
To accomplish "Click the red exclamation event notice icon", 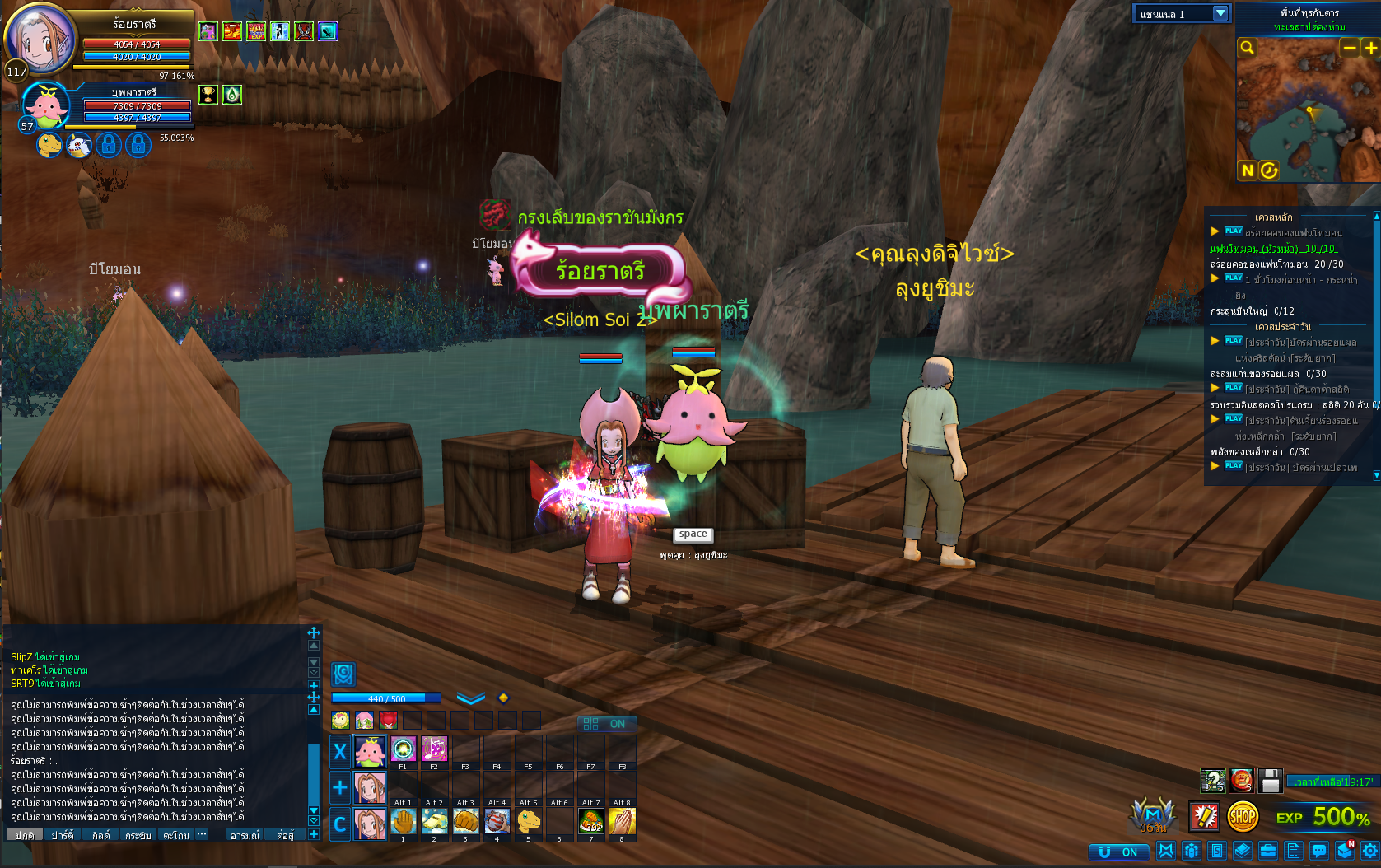I will tap(1203, 816).
